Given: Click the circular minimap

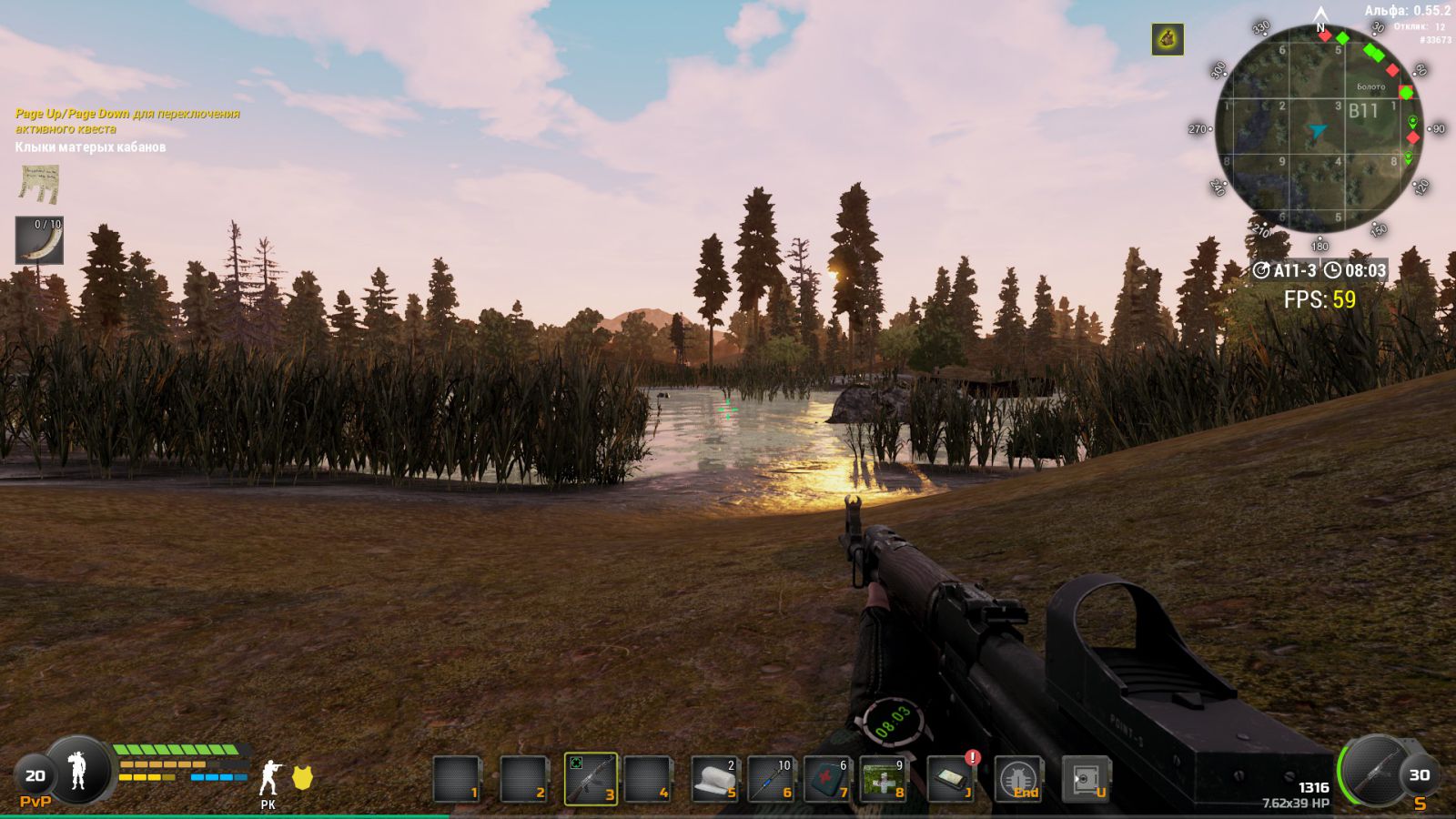Looking at the screenshot, I should [x=1319, y=129].
